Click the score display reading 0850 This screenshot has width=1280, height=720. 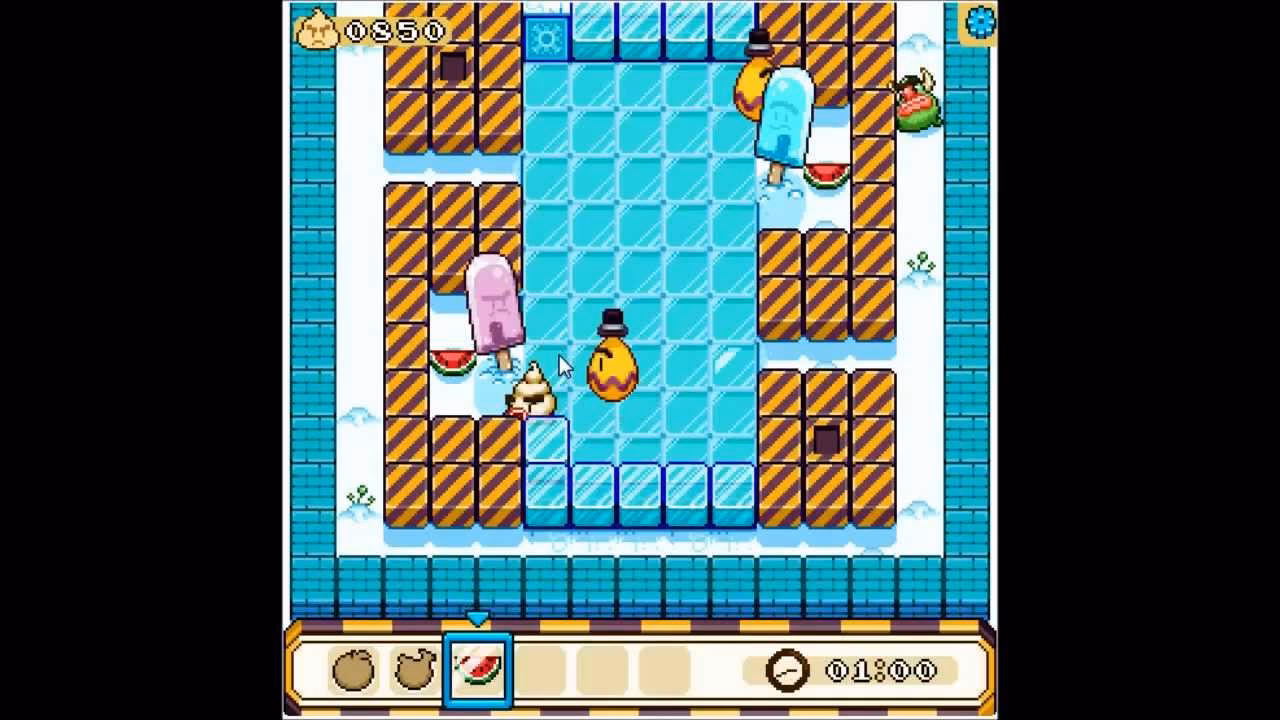coord(390,28)
